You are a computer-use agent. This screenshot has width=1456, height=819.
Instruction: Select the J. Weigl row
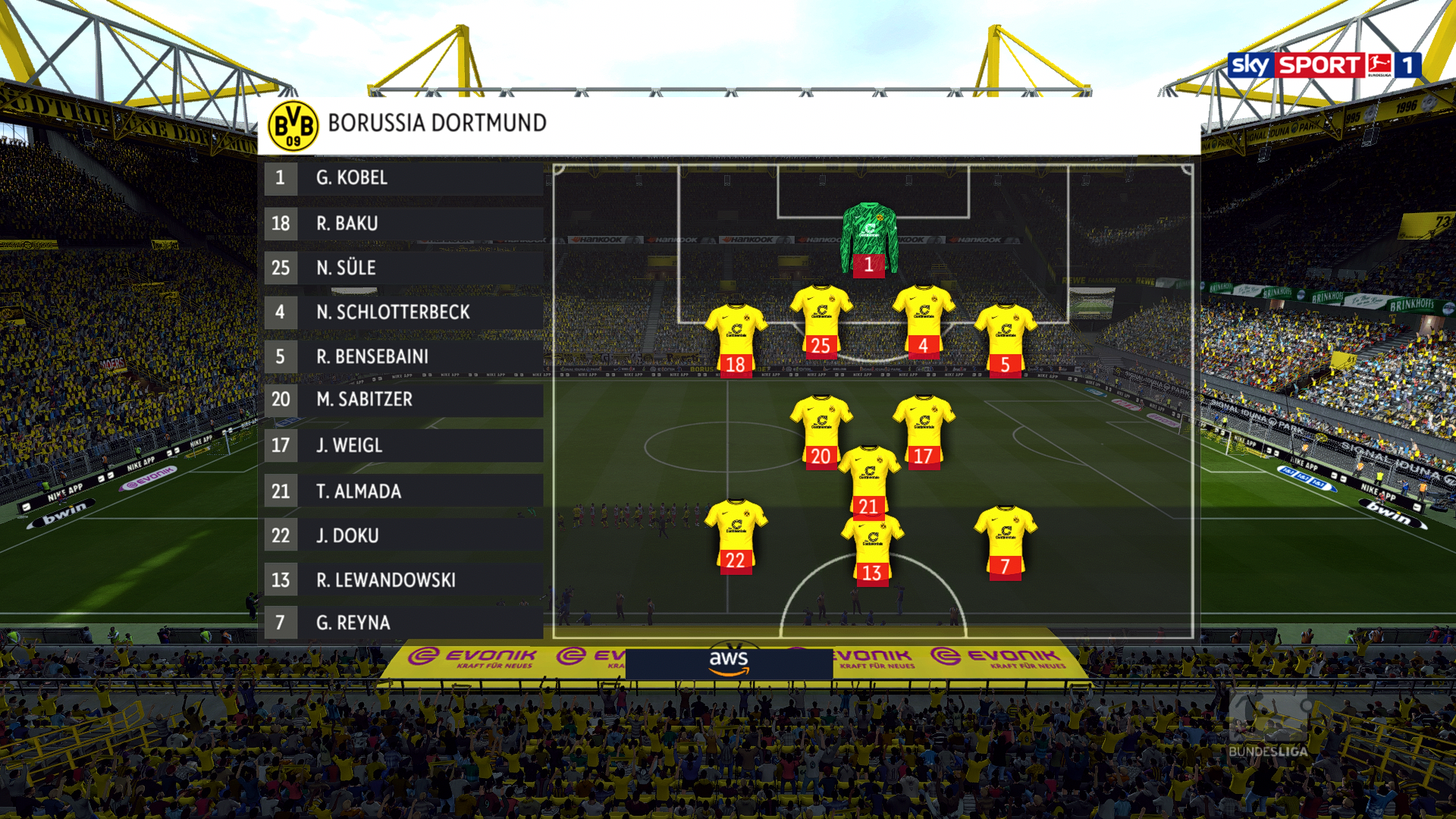click(403, 445)
